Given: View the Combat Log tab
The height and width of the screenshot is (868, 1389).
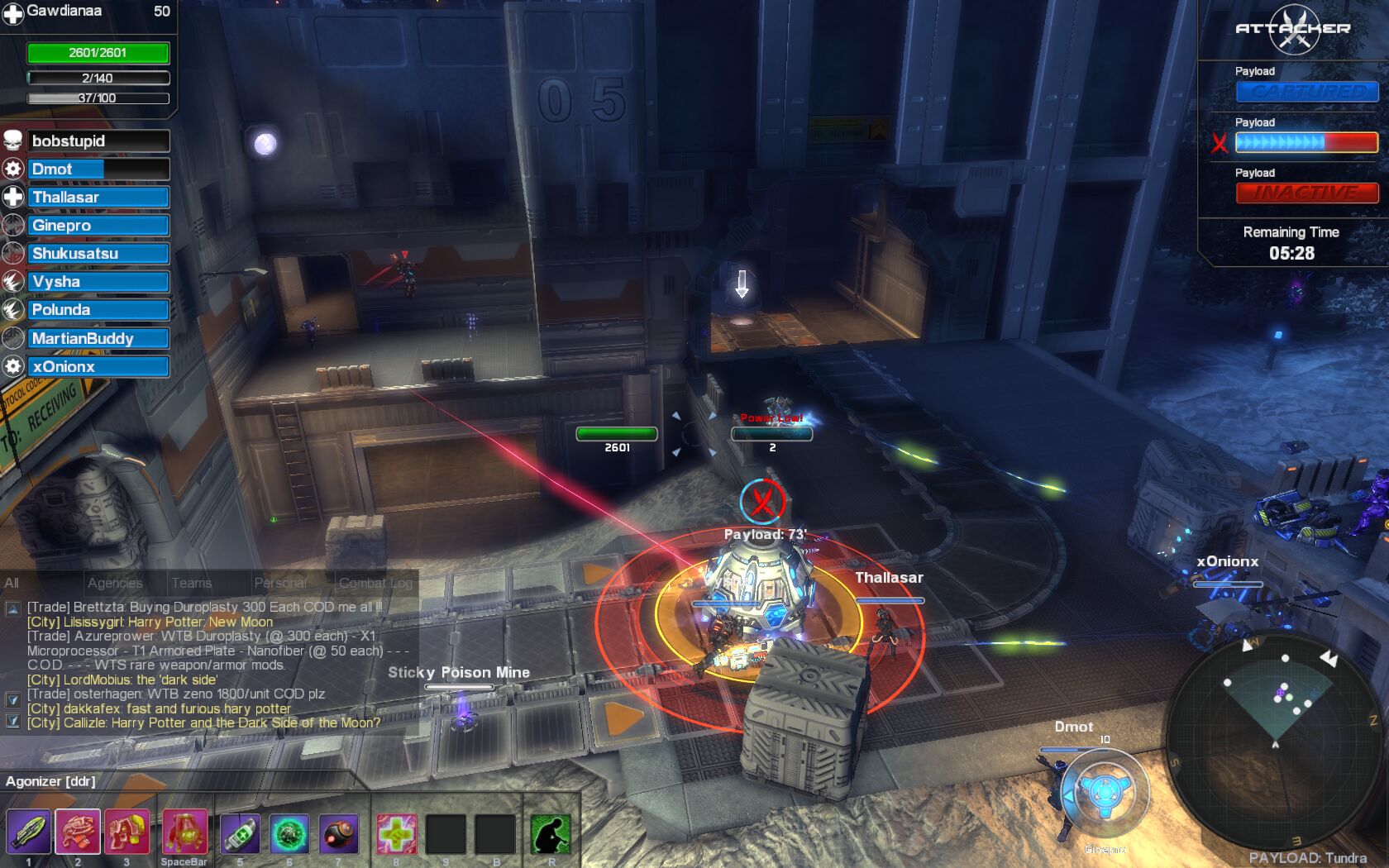Looking at the screenshot, I should 375,583.
